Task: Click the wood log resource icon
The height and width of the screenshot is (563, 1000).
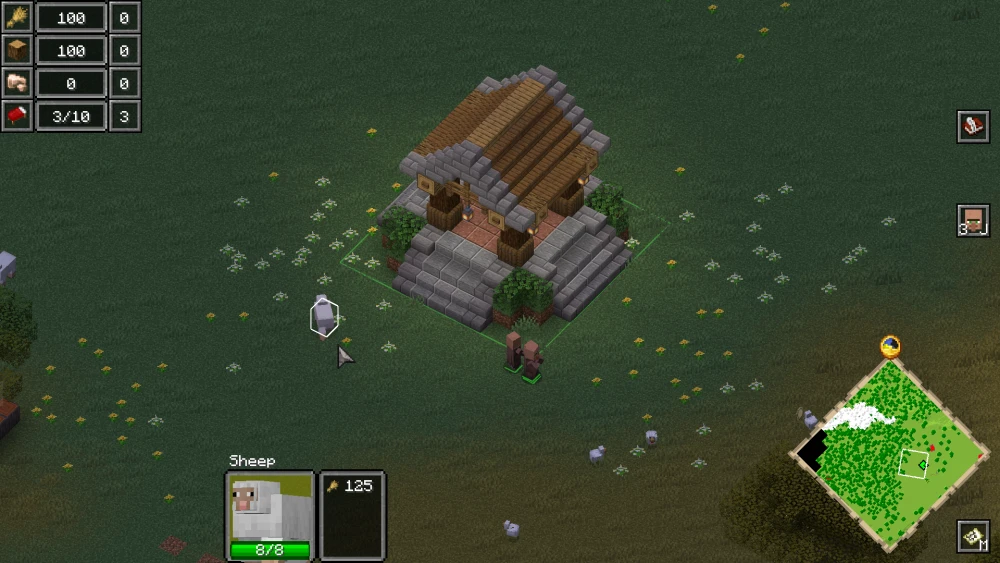Action: pos(17,50)
